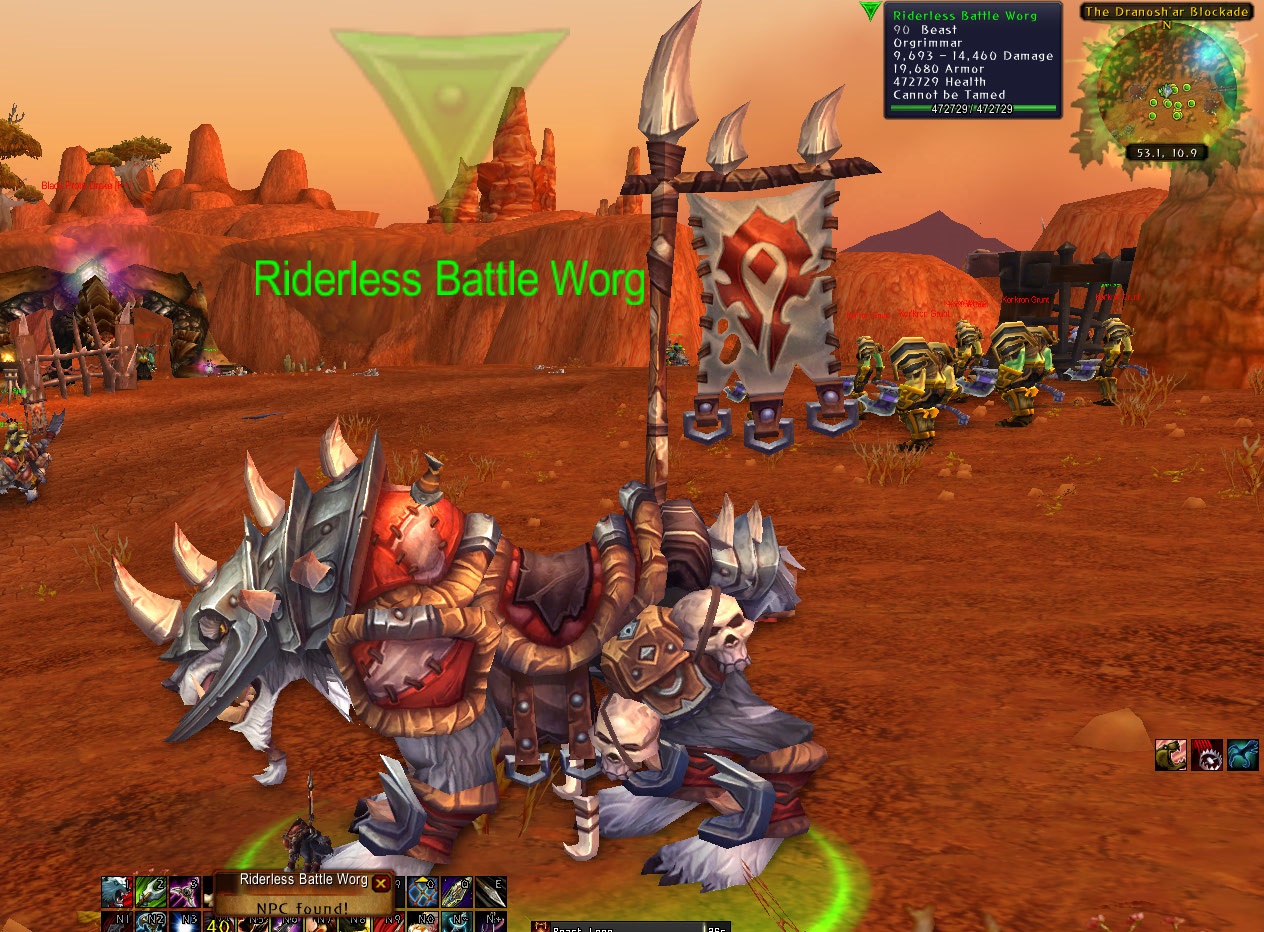Click the Dranosh'ar Blockade zone name label

coord(1166,12)
